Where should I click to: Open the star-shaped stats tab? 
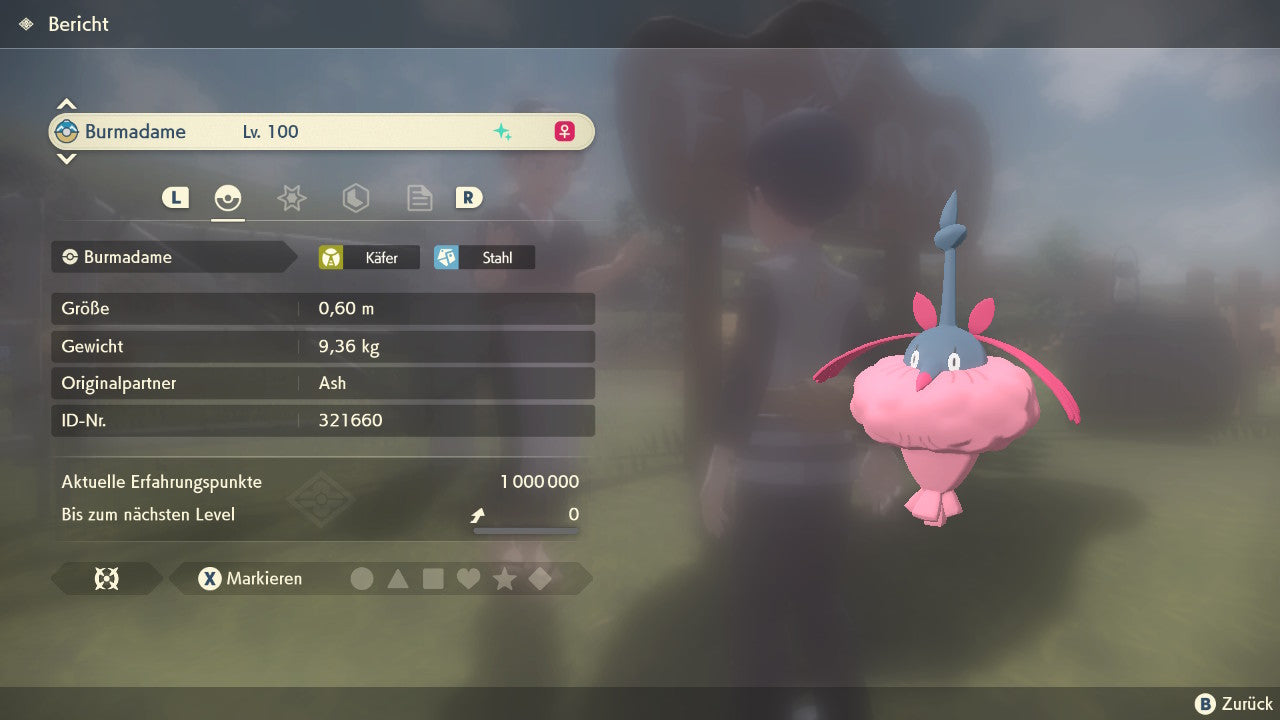click(x=291, y=198)
